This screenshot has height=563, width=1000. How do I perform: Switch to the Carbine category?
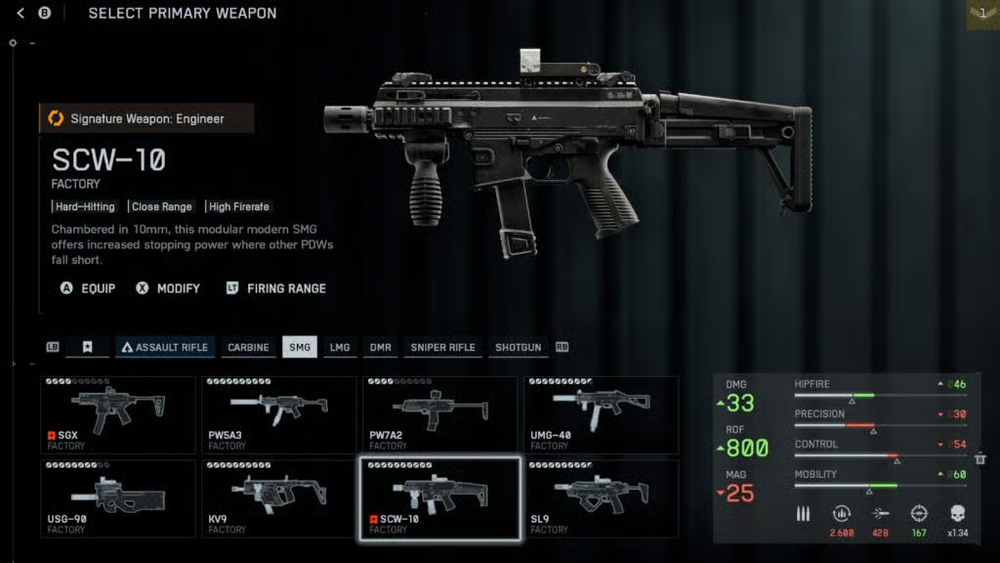(248, 347)
